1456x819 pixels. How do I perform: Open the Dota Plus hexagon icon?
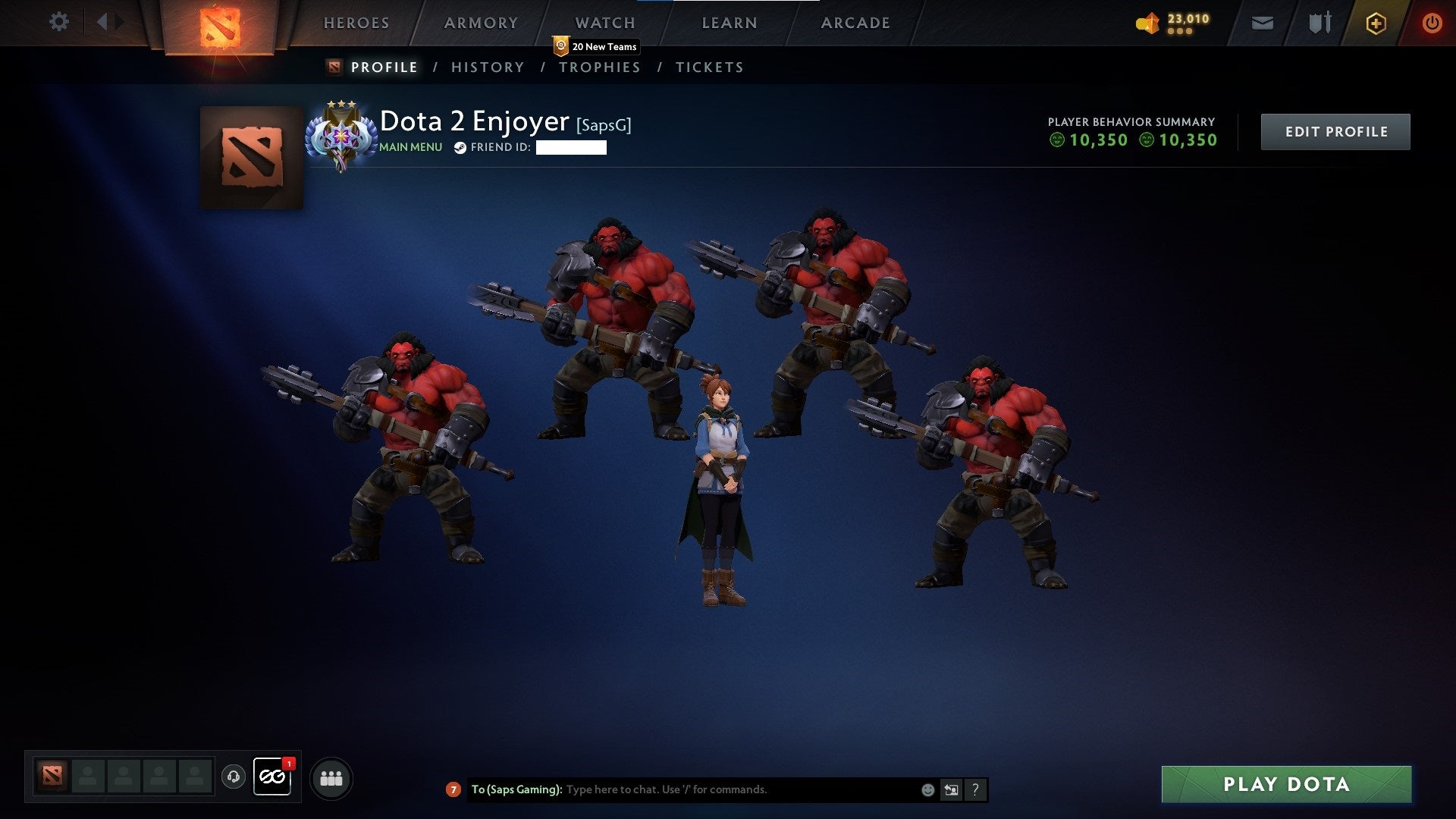click(x=1376, y=24)
